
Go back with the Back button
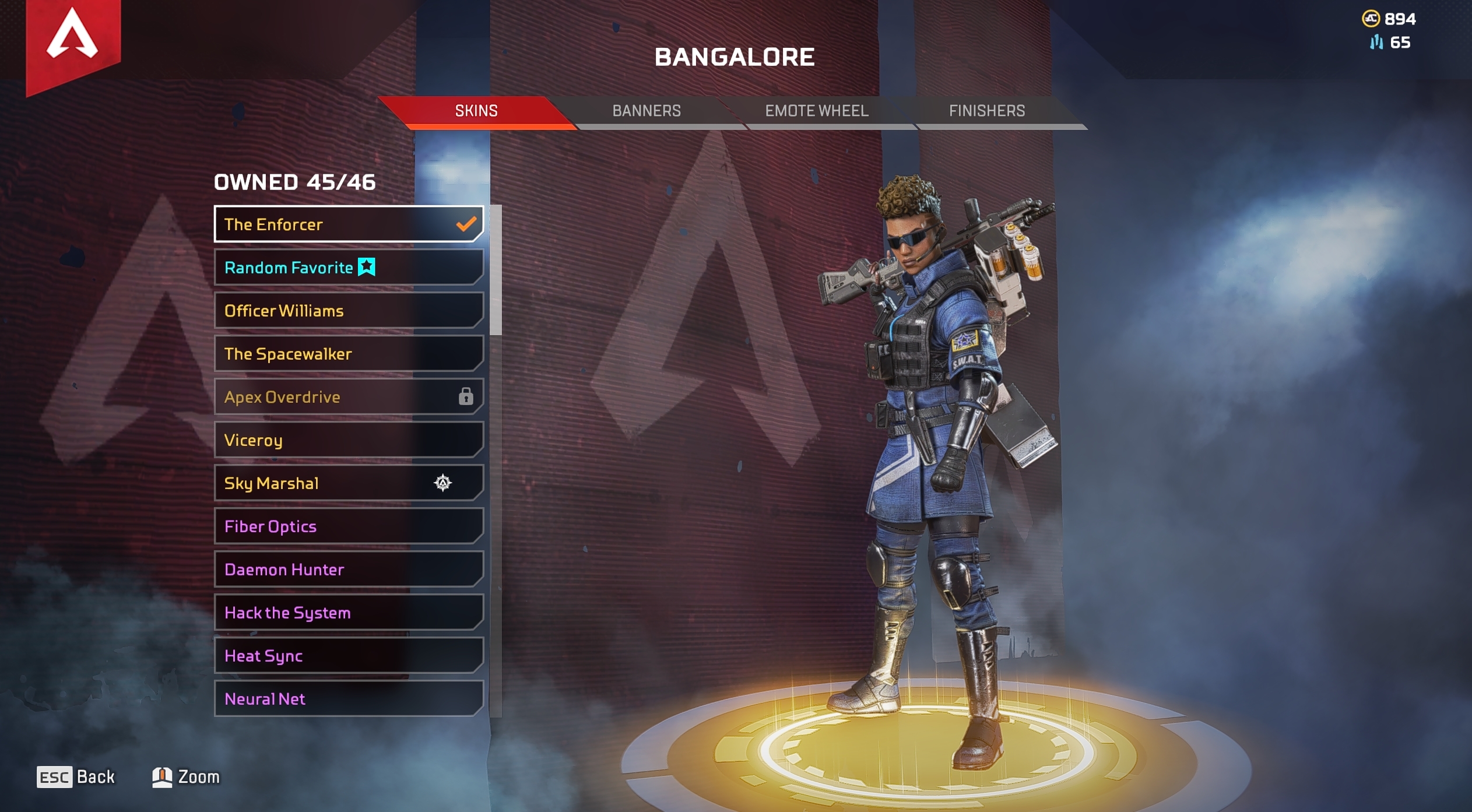pyautogui.click(x=76, y=777)
